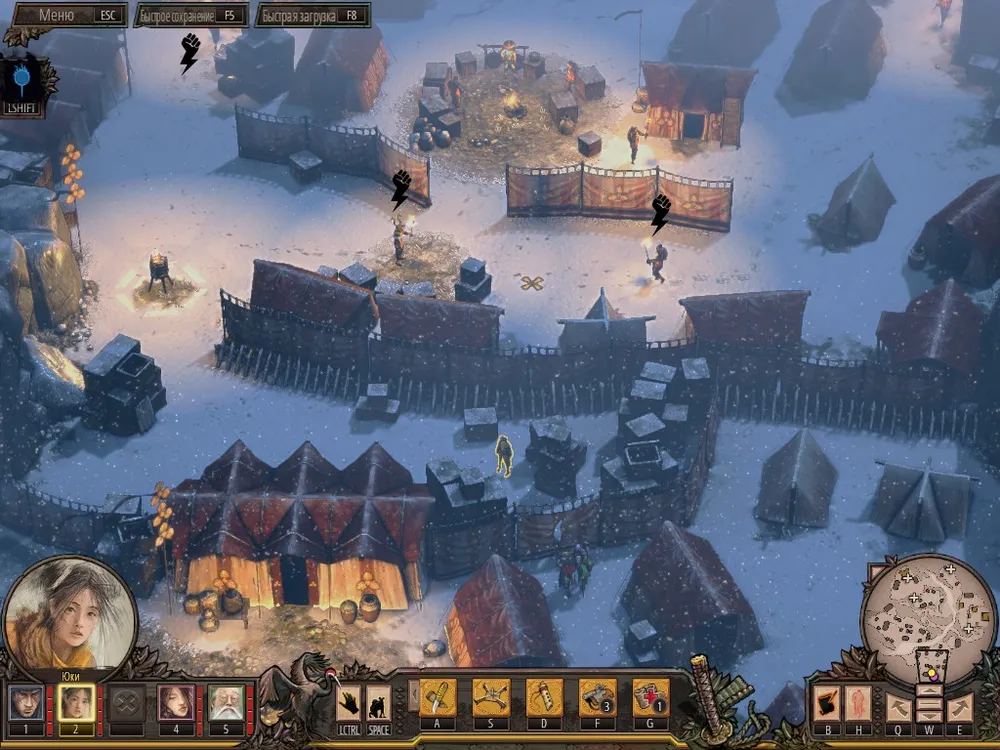Select Юки character portrait
1000x750 pixels.
(76, 703)
